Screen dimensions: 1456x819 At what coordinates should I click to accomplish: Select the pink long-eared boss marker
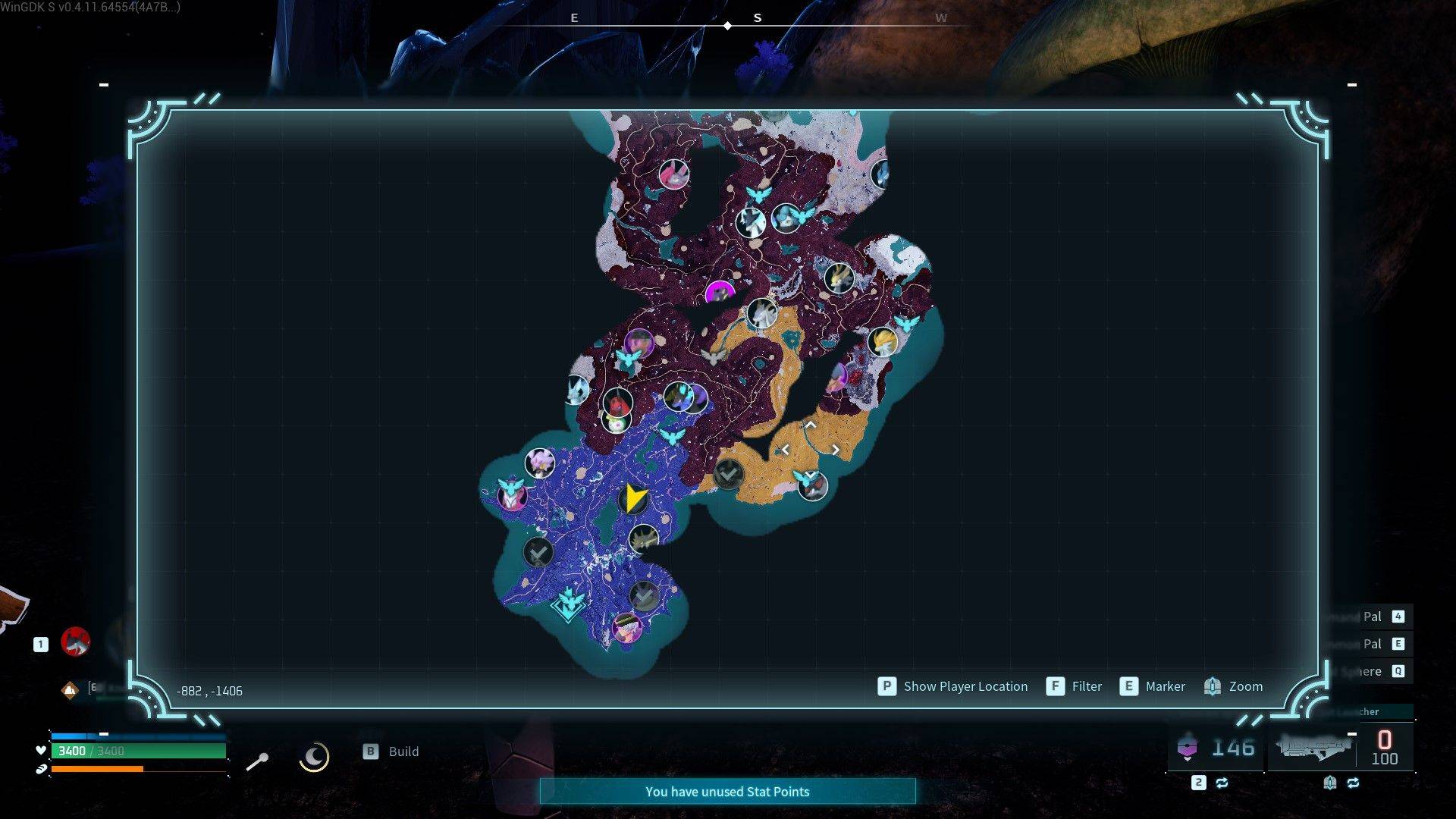tap(673, 174)
